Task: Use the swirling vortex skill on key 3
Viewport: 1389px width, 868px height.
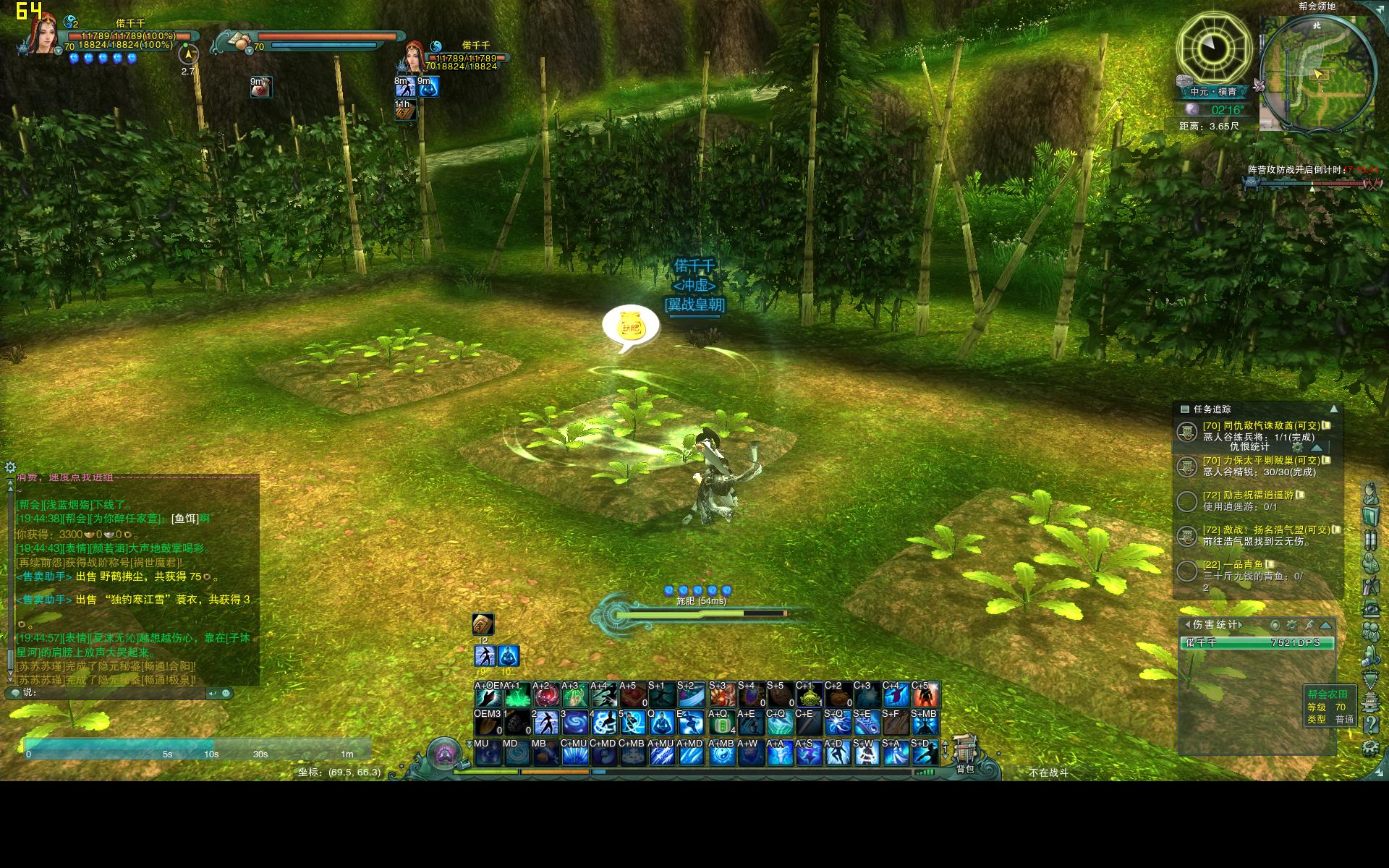Action: 575,723
